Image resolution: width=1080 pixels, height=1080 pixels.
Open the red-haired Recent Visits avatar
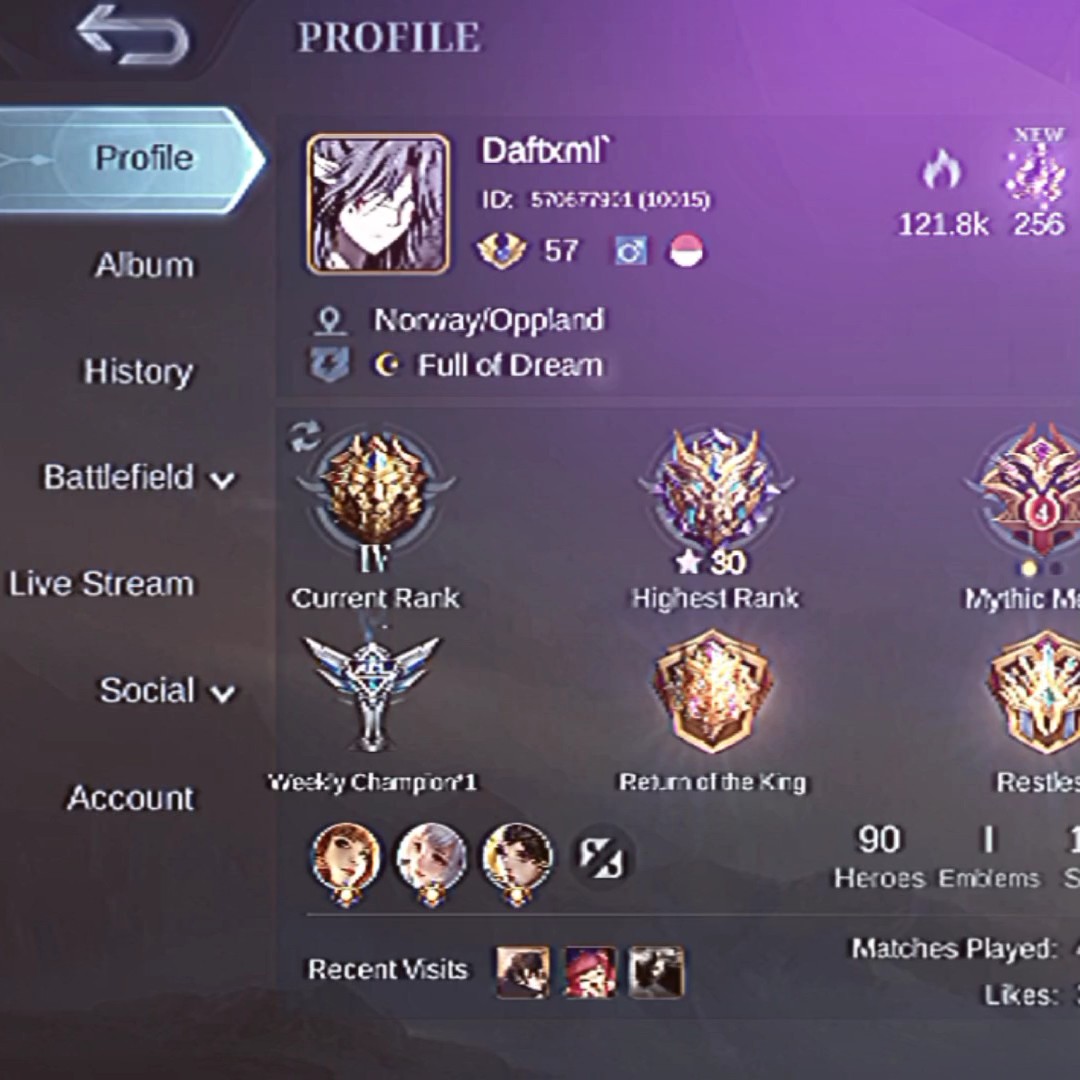[590, 972]
